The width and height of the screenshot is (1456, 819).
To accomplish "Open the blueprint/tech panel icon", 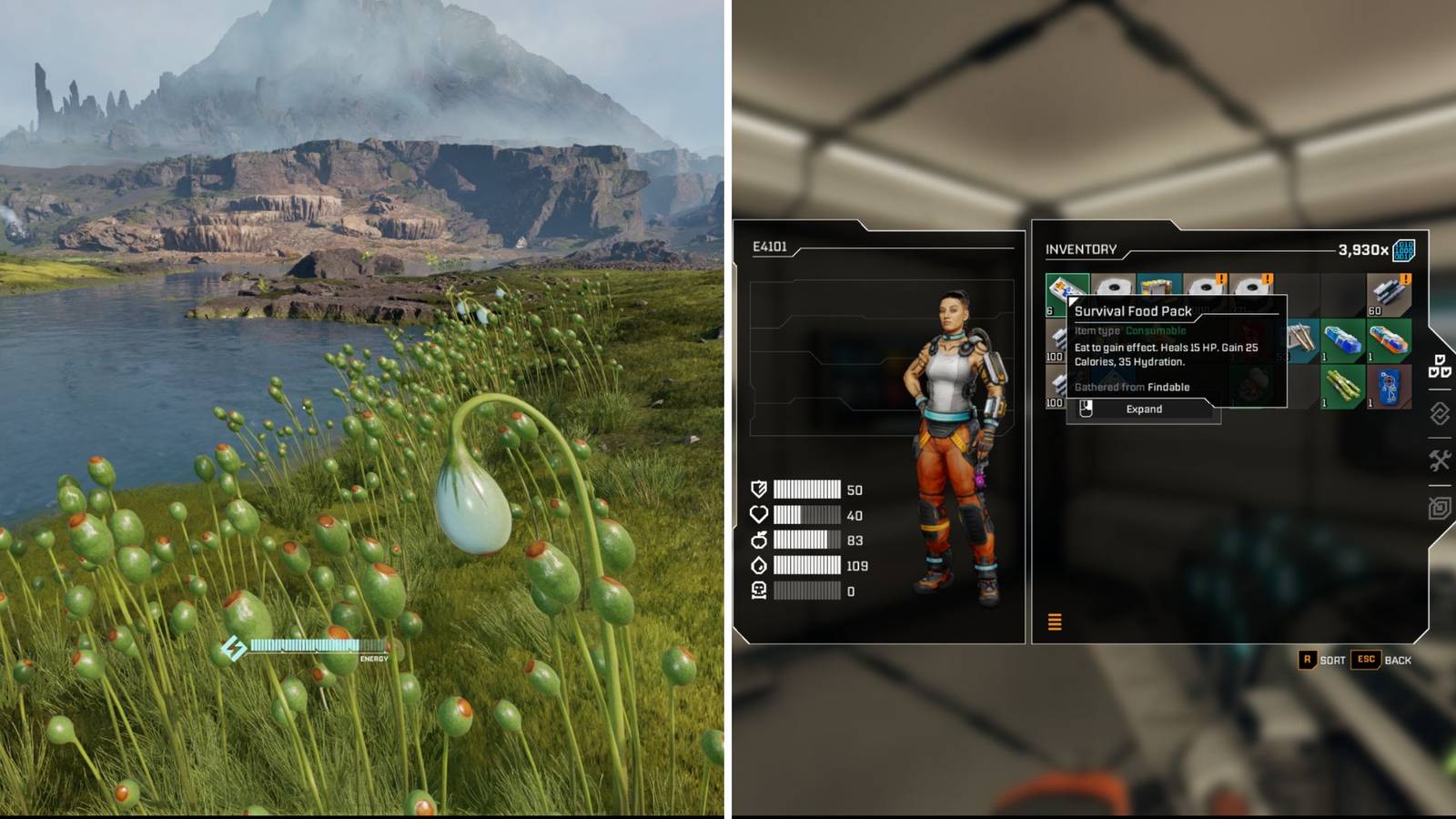I will [1438, 507].
